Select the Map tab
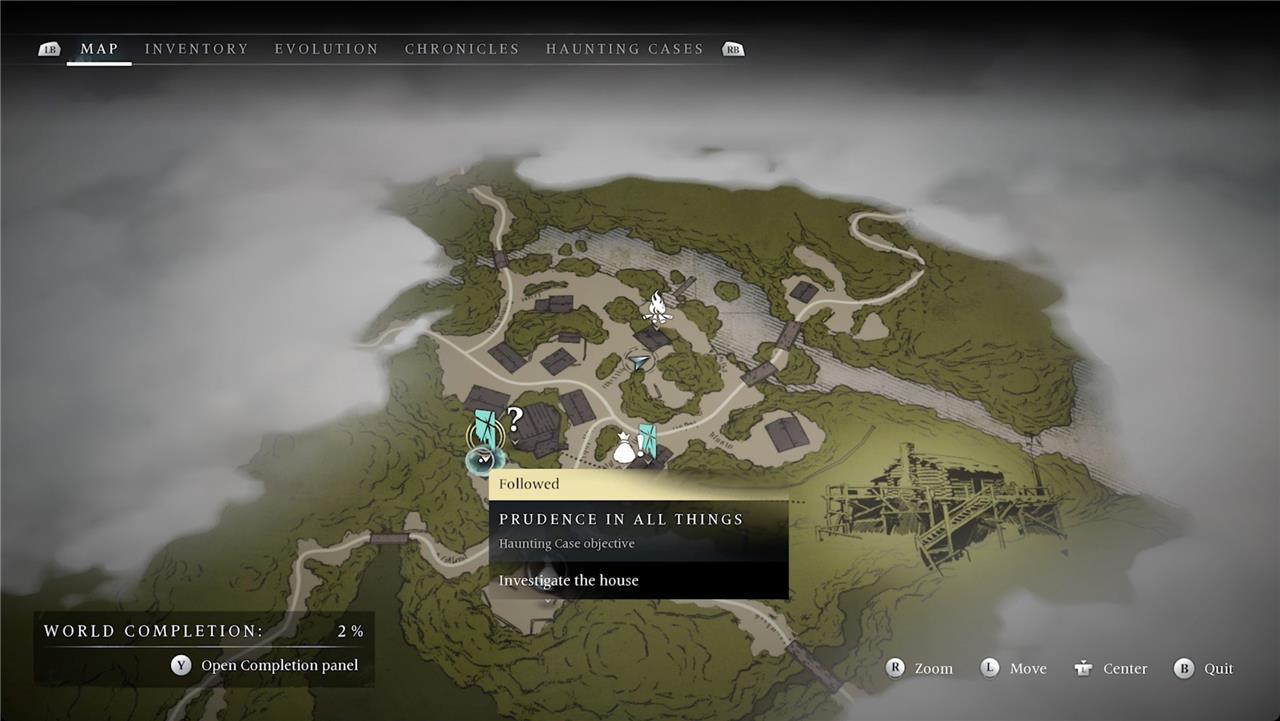This screenshot has width=1280, height=721. [x=99, y=49]
